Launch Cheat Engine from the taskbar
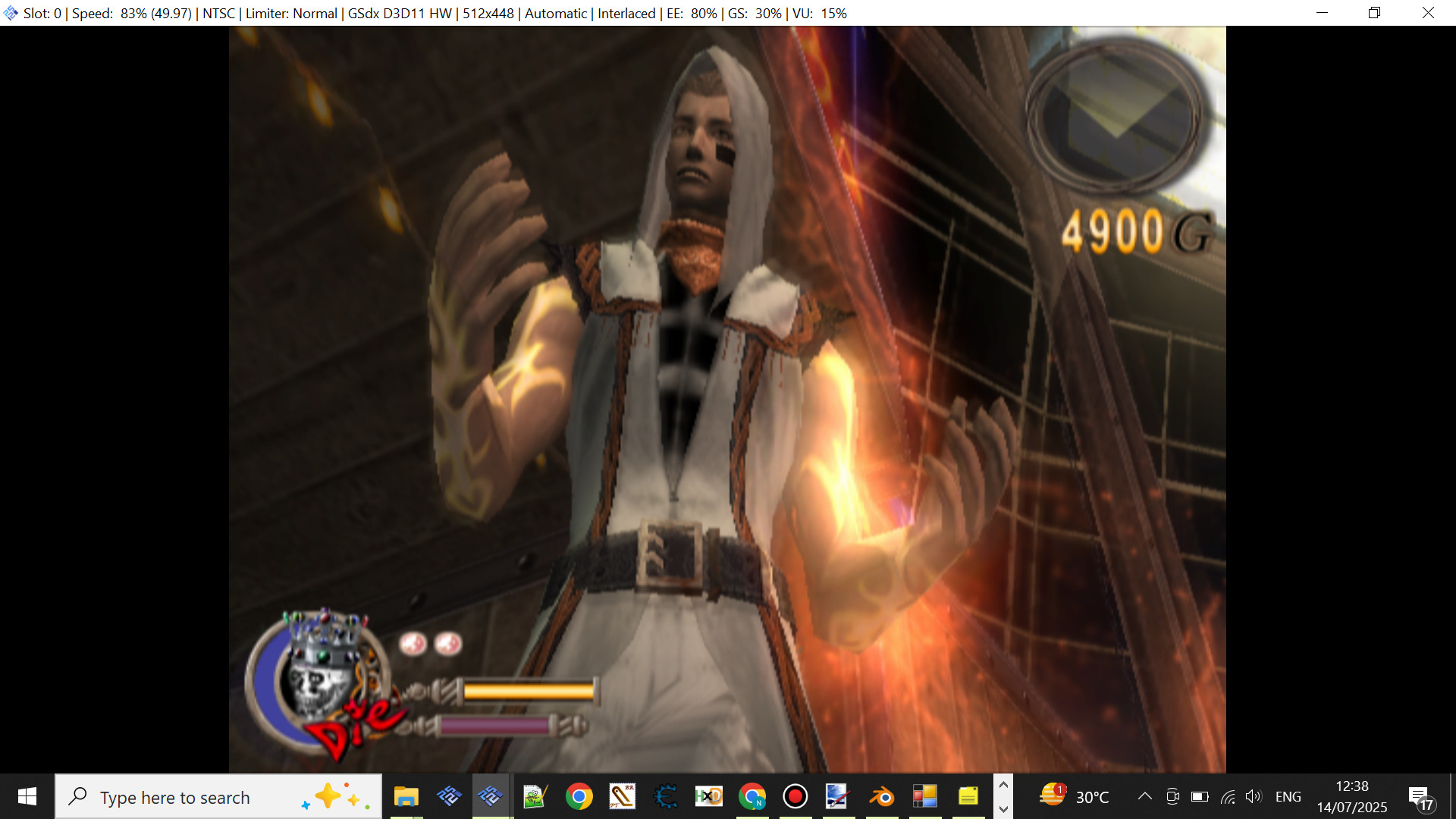The width and height of the screenshot is (1456, 819). pos(666,796)
